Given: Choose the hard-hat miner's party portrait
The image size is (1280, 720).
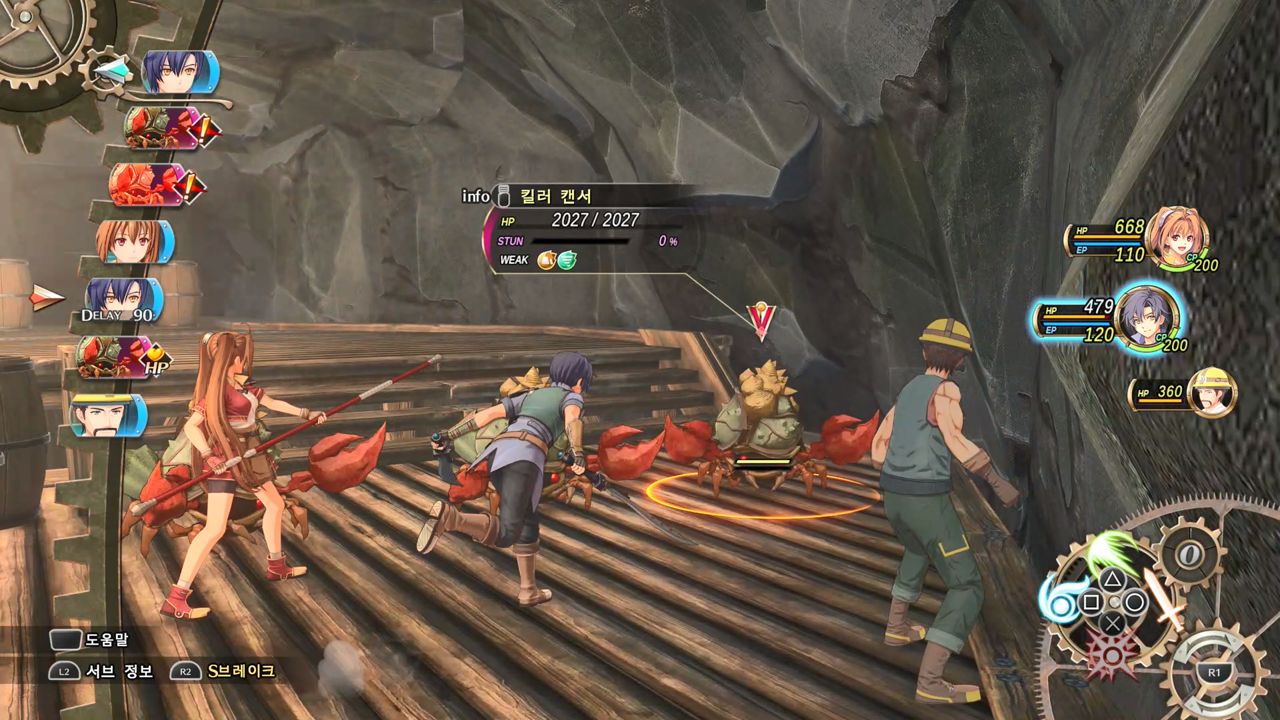Looking at the screenshot, I should point(1211,392).
